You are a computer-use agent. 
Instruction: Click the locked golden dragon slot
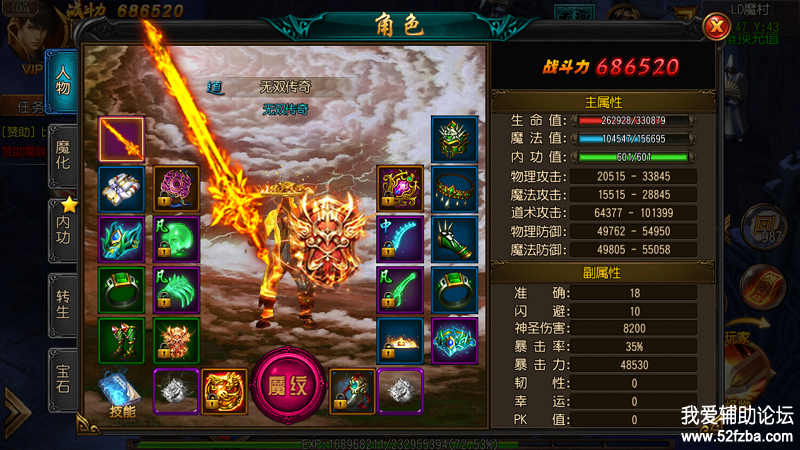tap(224, 391)
